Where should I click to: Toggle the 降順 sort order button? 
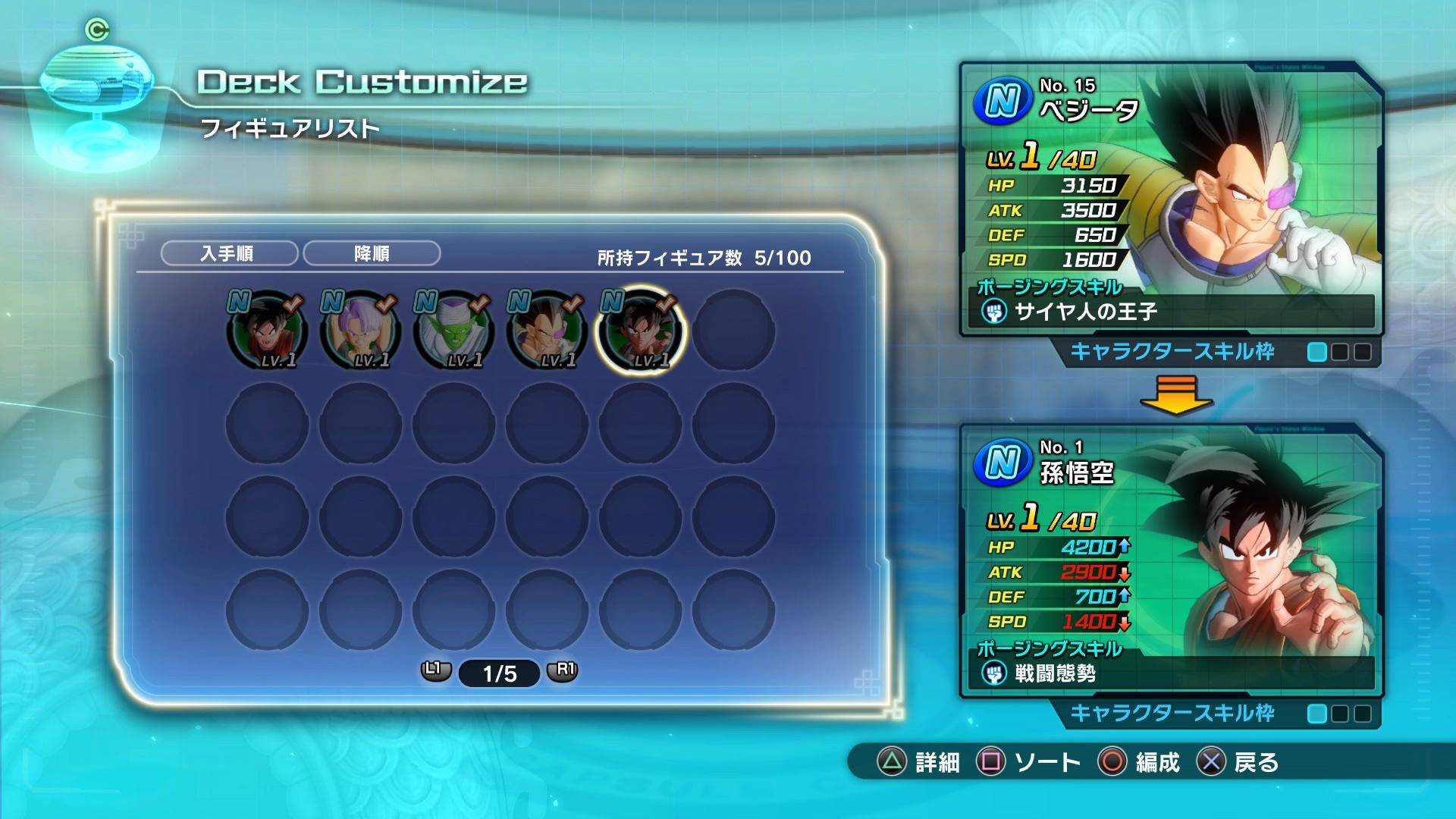372,253
